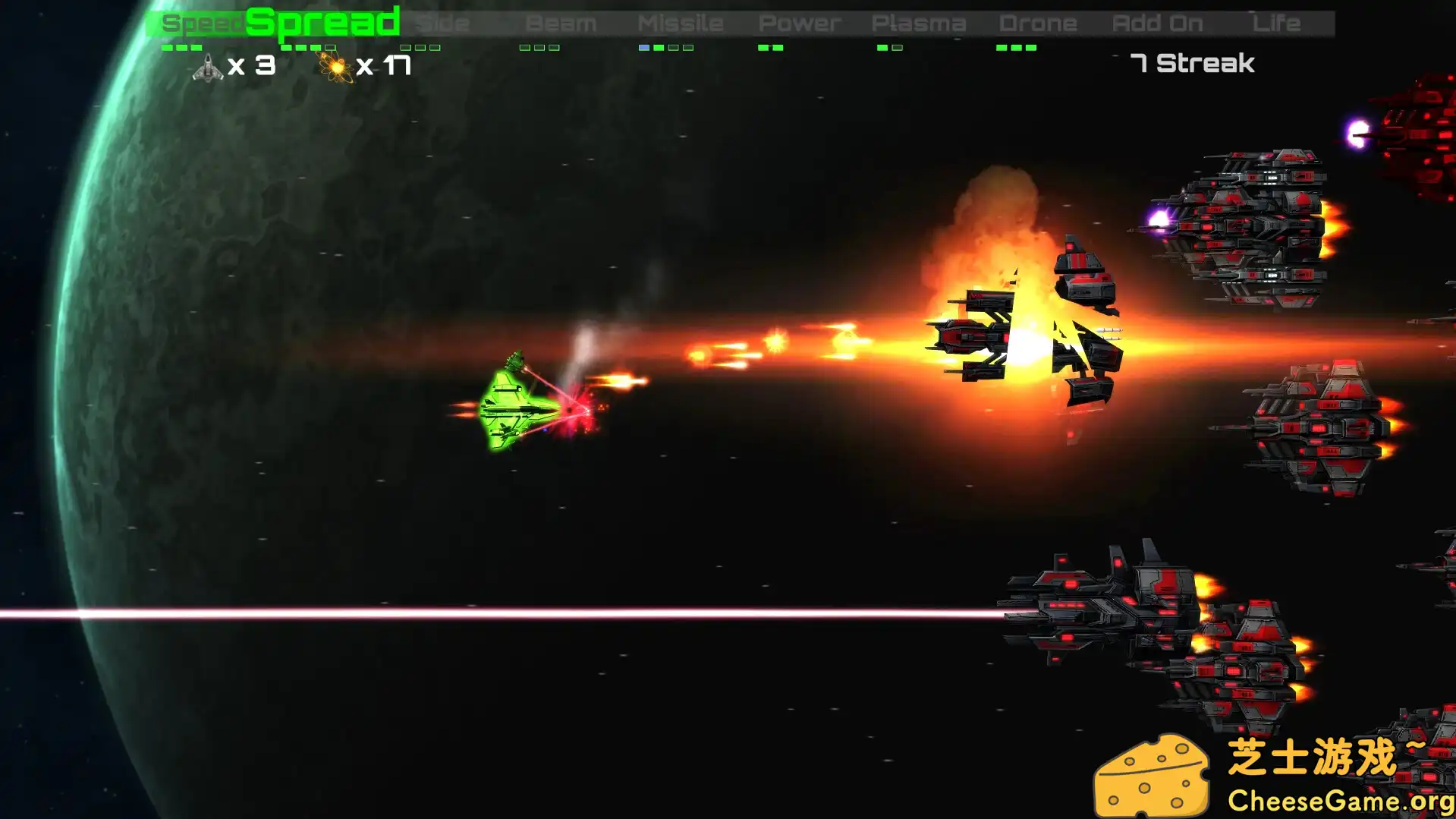Select the Plasma weapon upgrade
The height and width of the screenshot is (819, 1456).
coord(920,22)
